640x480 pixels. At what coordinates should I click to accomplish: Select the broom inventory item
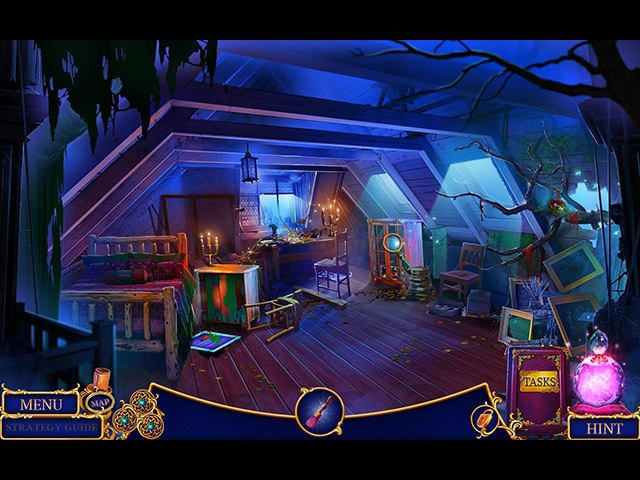pos(319,411)
